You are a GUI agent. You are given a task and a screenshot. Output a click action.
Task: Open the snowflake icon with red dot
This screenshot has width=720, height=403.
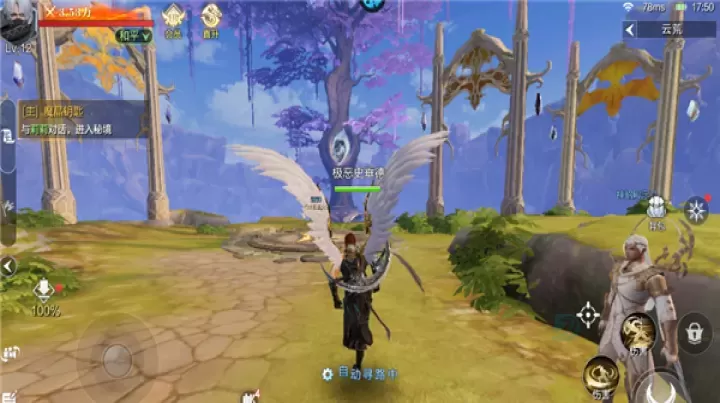696,210
